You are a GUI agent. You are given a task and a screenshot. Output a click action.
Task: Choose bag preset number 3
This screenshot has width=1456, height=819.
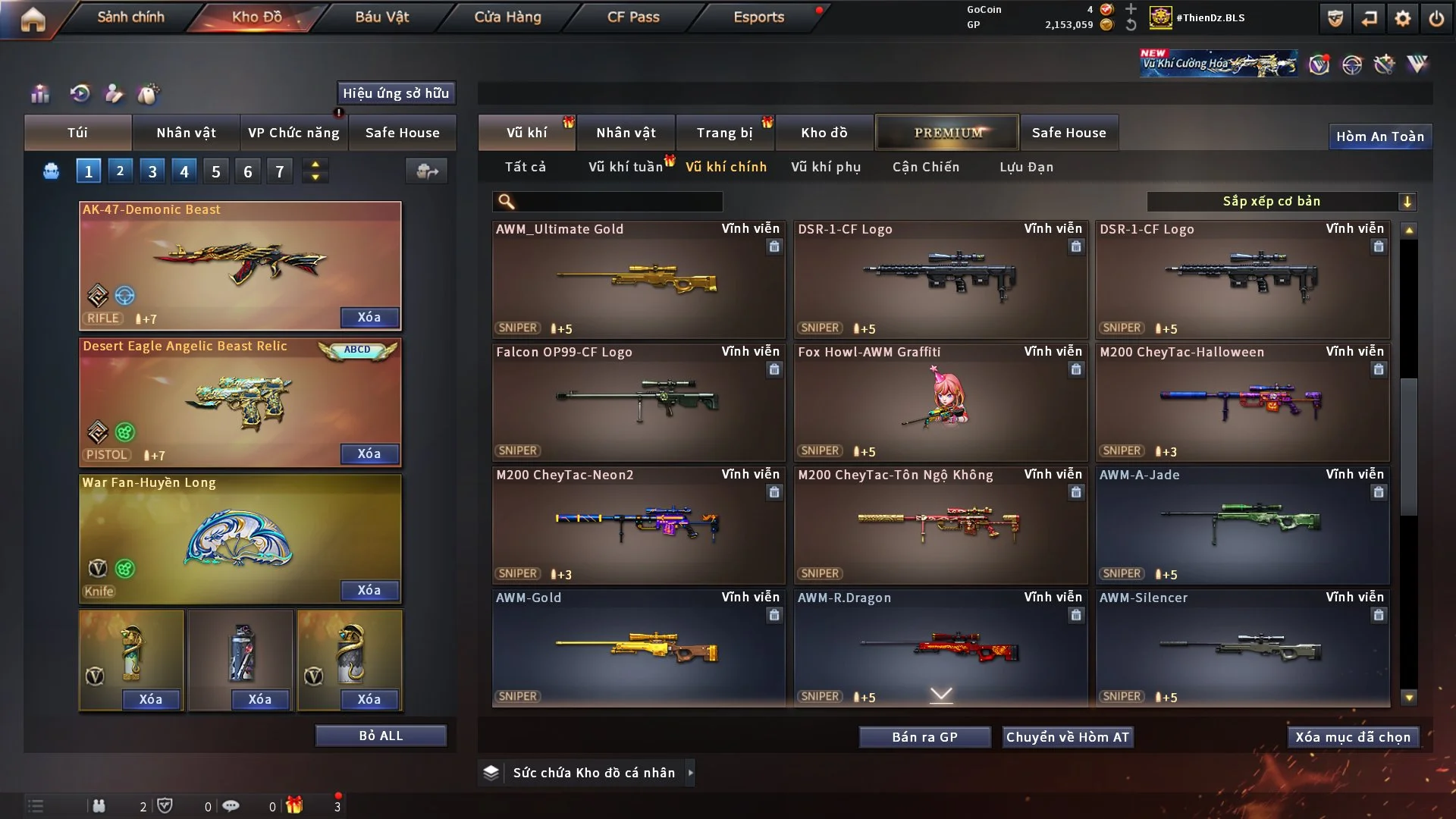pyautogui.click(x=152, y=171)
